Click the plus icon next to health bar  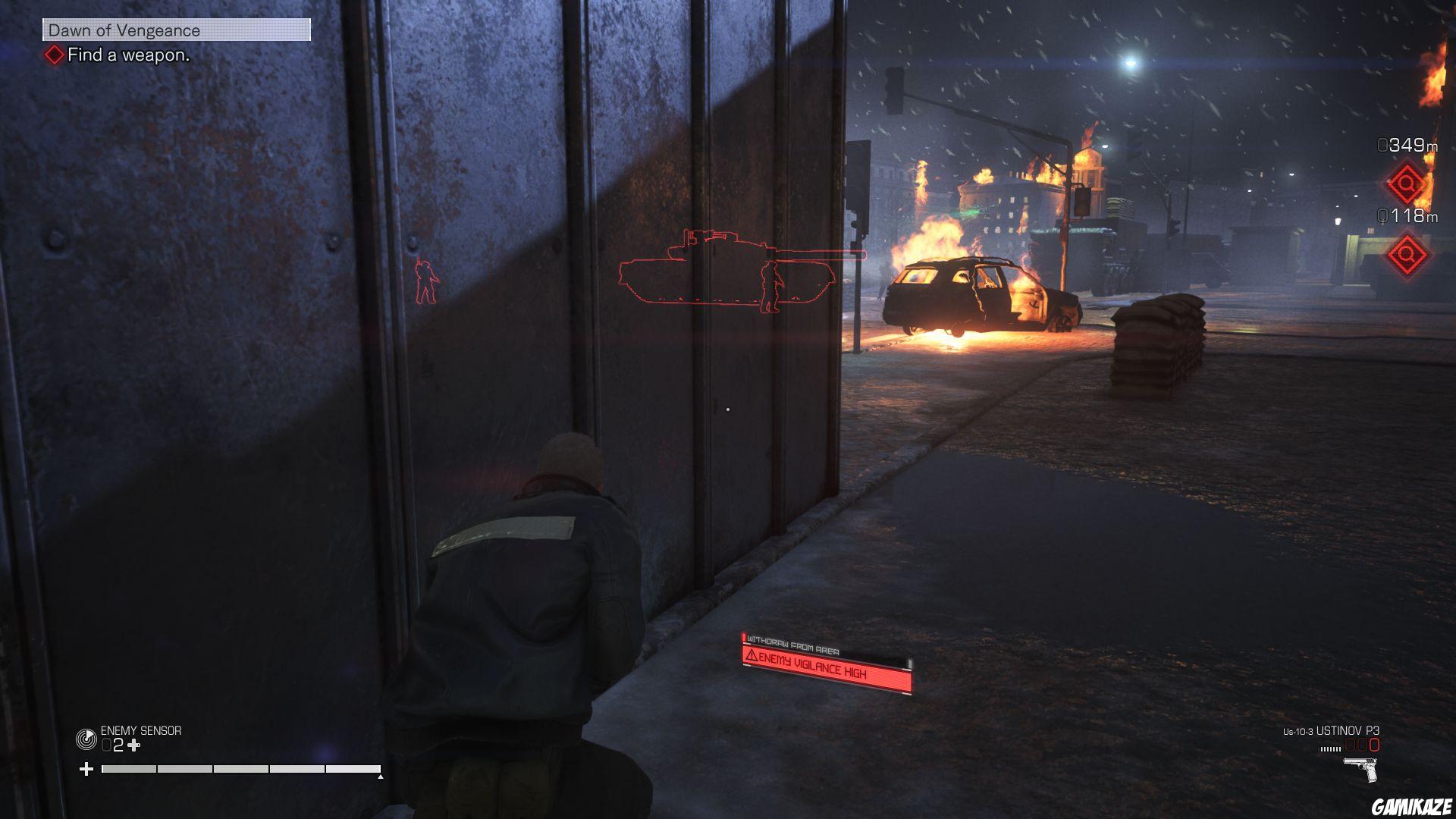click(x=87, y=767)
